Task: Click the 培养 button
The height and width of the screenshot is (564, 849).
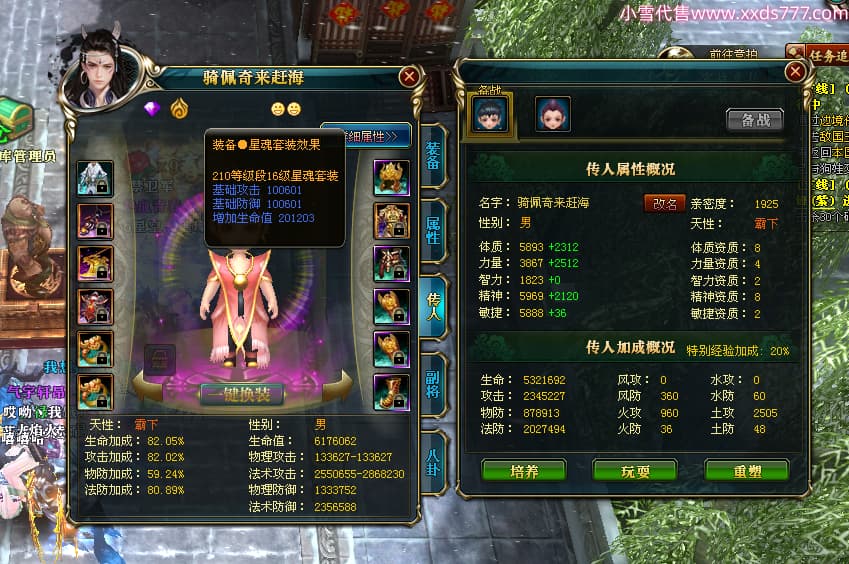Action: [523, 470]
